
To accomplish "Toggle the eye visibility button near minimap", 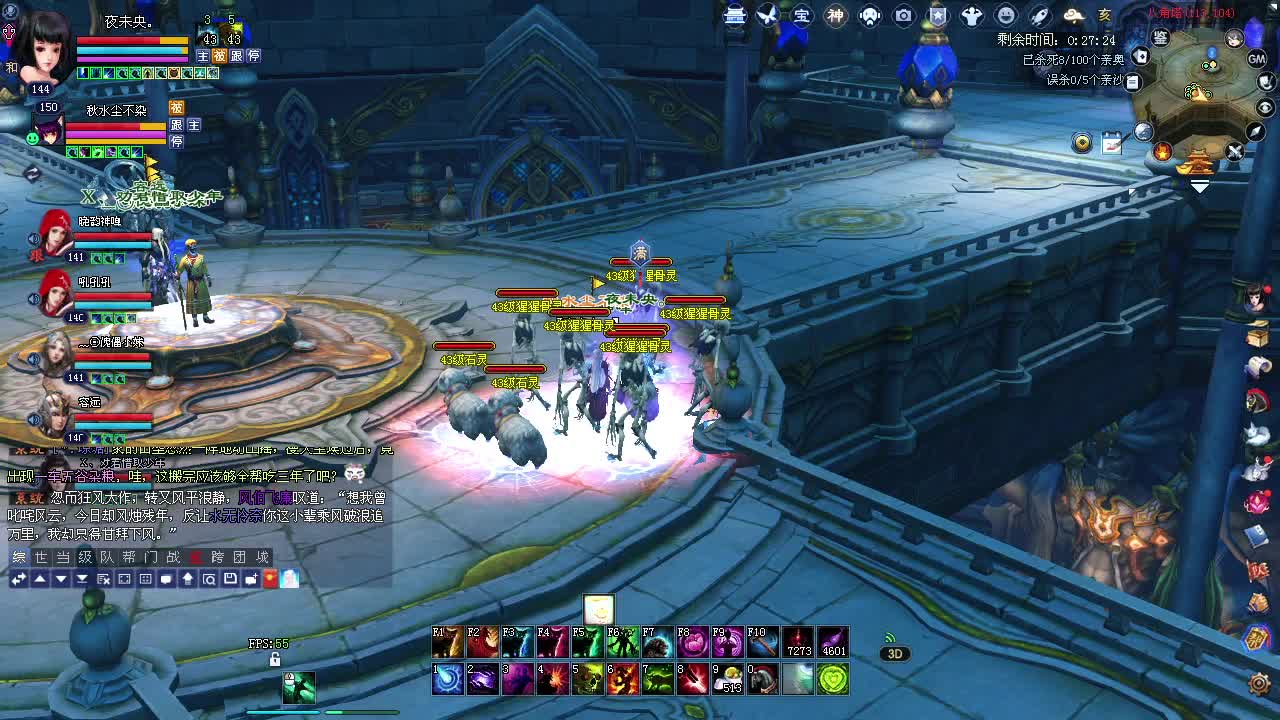I will [1265, 107].
